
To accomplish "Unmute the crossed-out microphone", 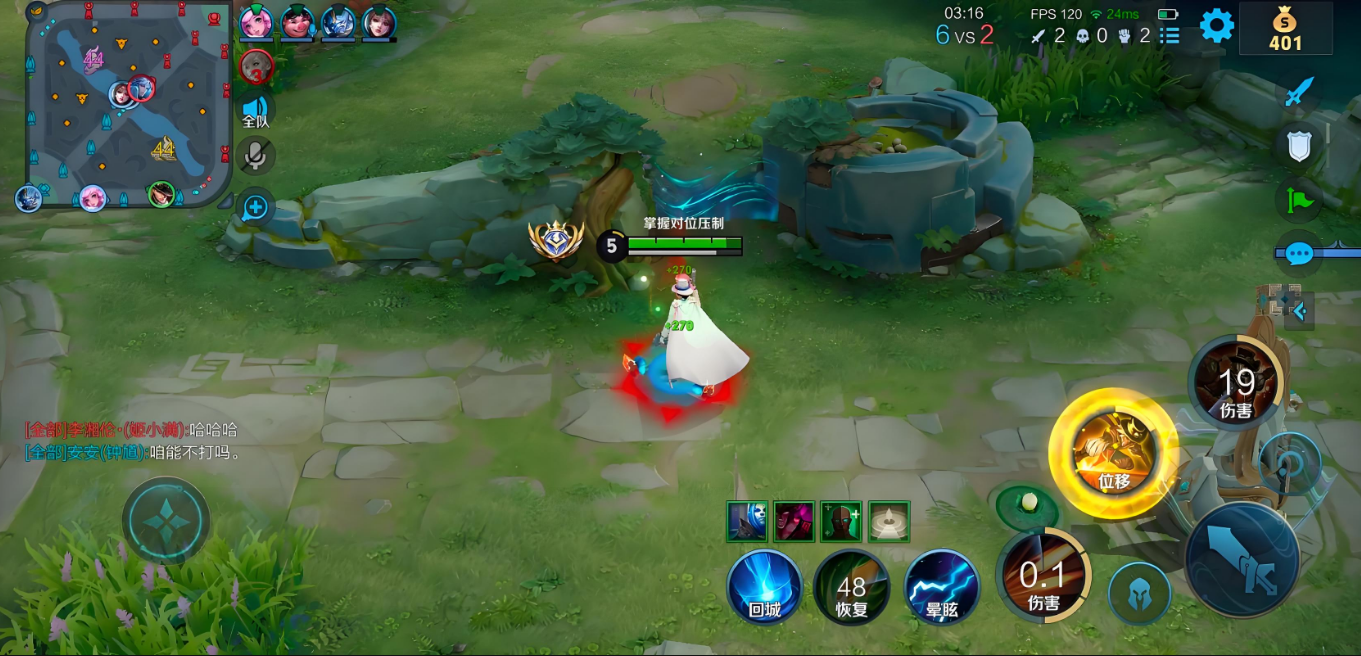I will 257,155.
